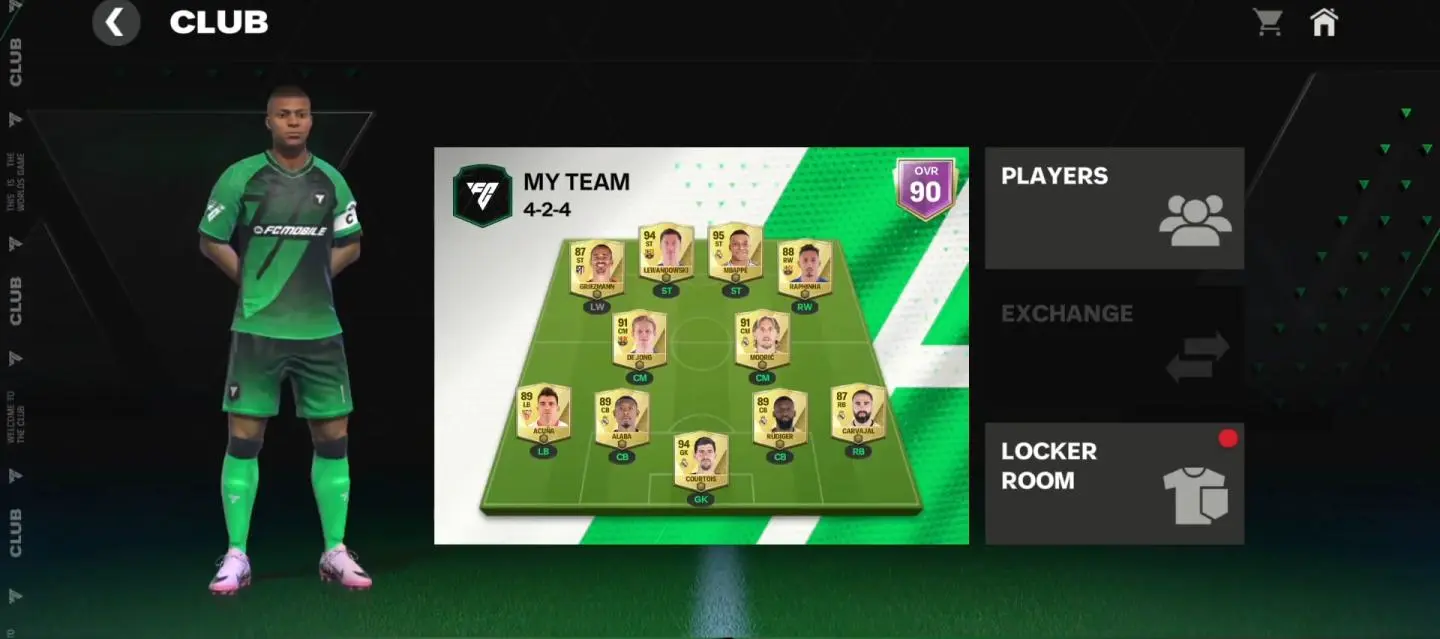Select the Lewandowski striker card

click(665, 251)
